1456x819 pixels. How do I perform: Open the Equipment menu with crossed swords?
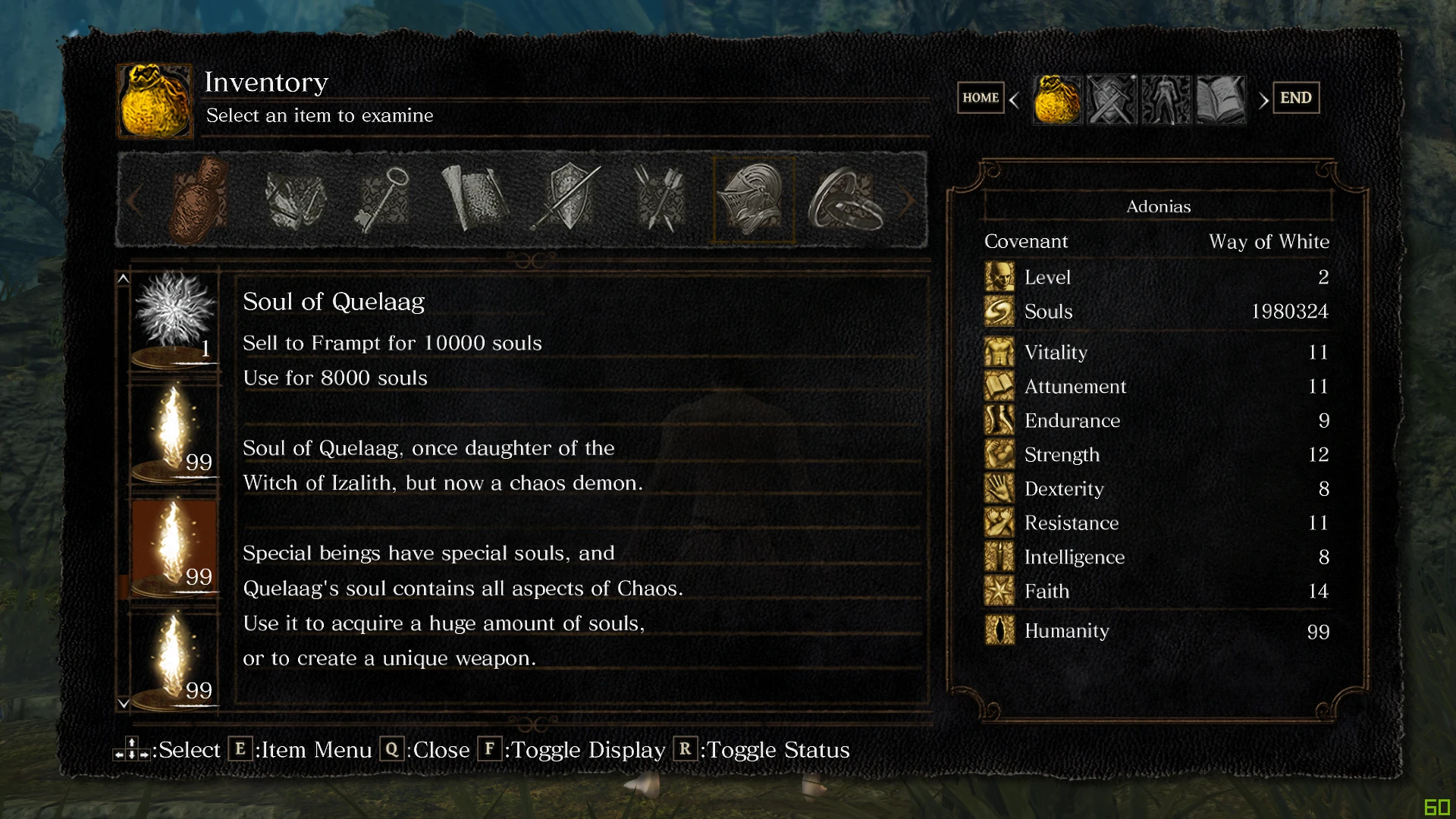(1112, 99)
